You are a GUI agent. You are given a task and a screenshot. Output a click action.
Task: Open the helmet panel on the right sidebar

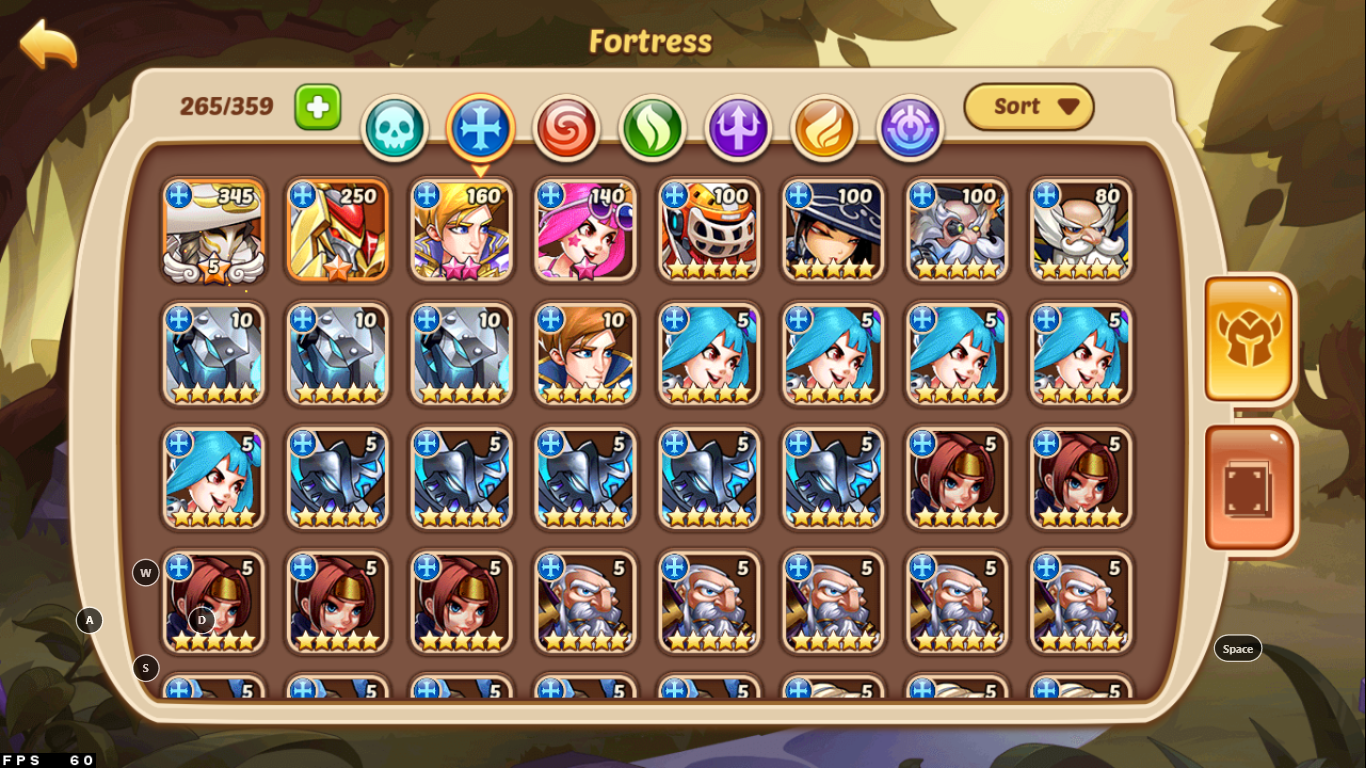coord(1248,341)
